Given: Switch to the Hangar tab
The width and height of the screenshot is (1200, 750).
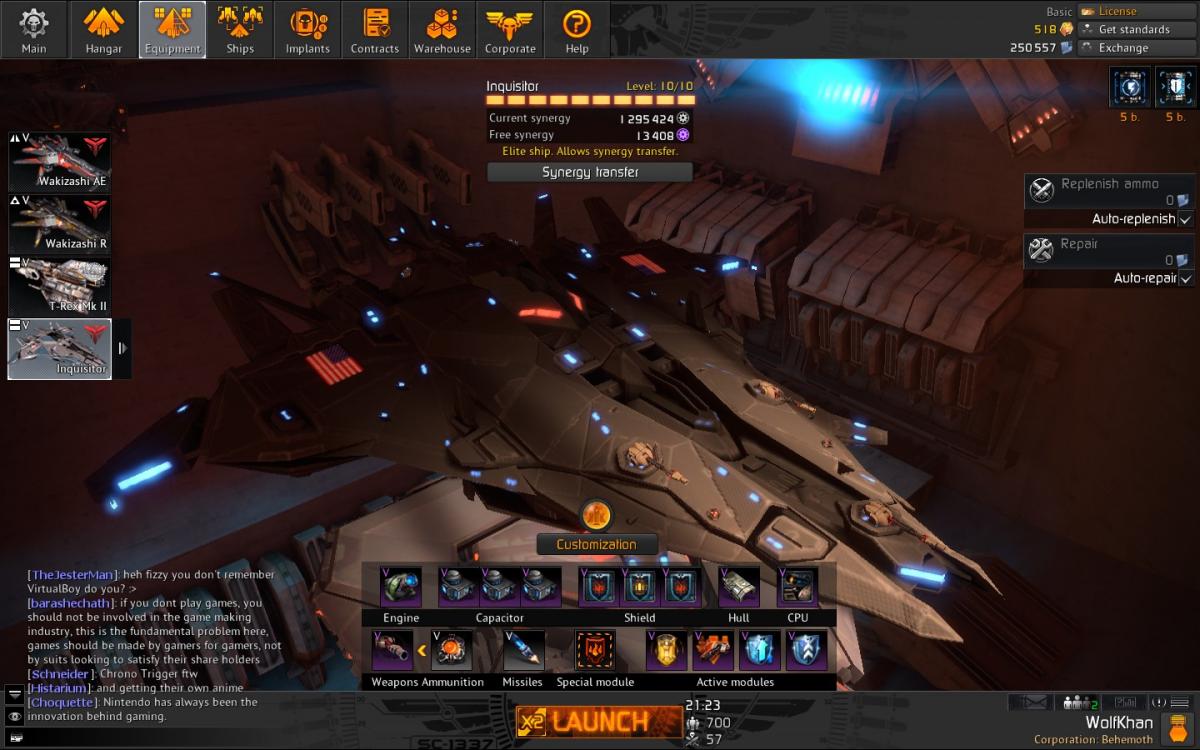Looking at the screenshot, I should click(103, 30).
